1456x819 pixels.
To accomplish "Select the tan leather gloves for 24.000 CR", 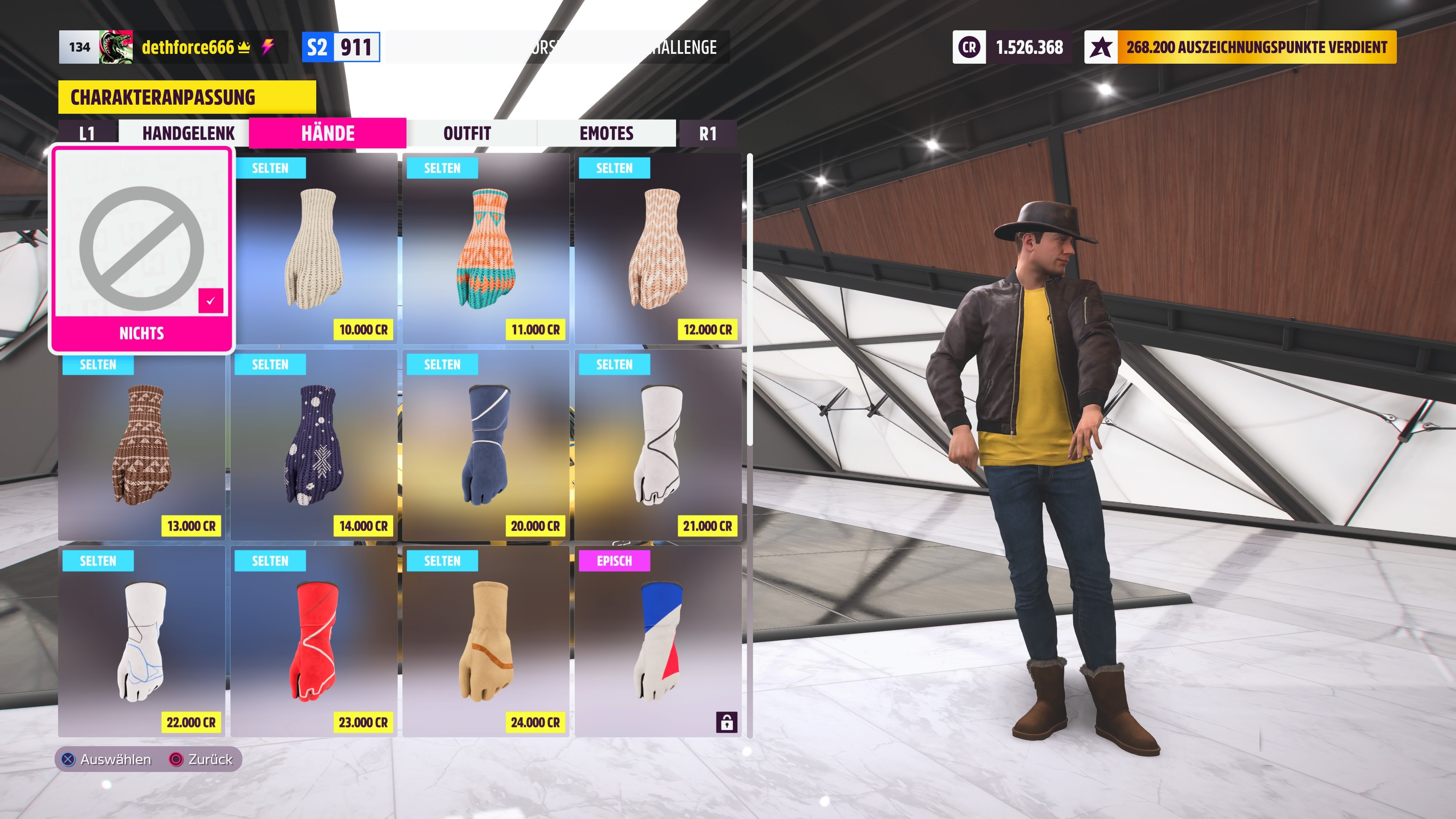I will (x=486, y=642).
